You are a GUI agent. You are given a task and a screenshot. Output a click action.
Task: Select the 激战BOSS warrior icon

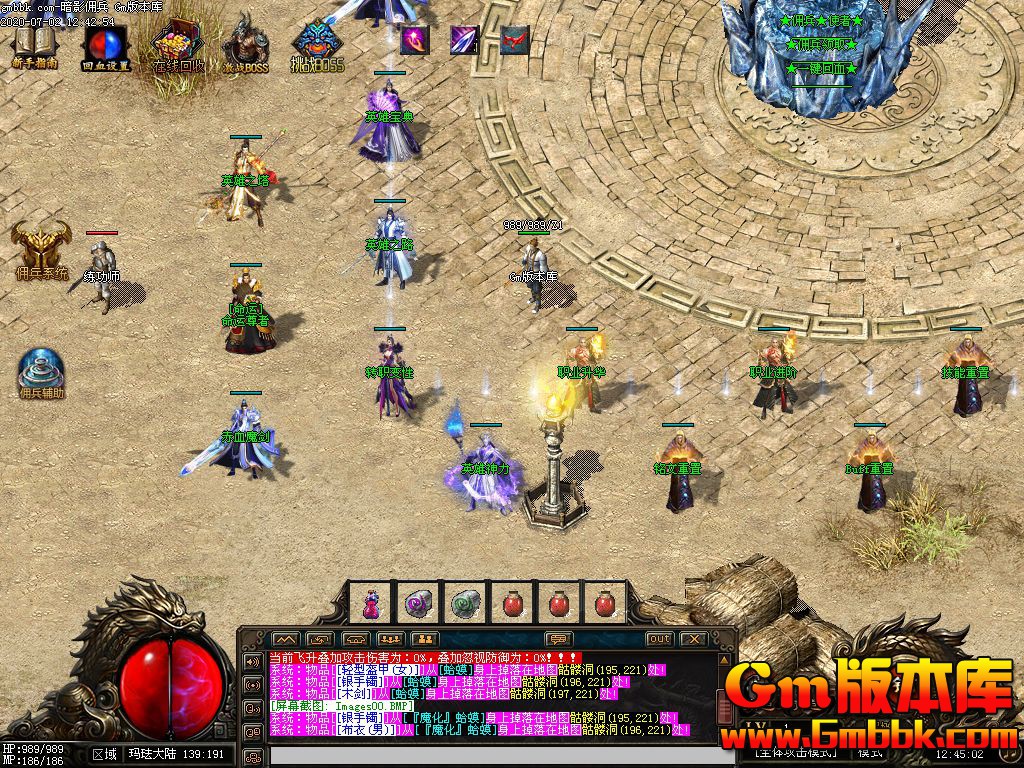(244, 43)
